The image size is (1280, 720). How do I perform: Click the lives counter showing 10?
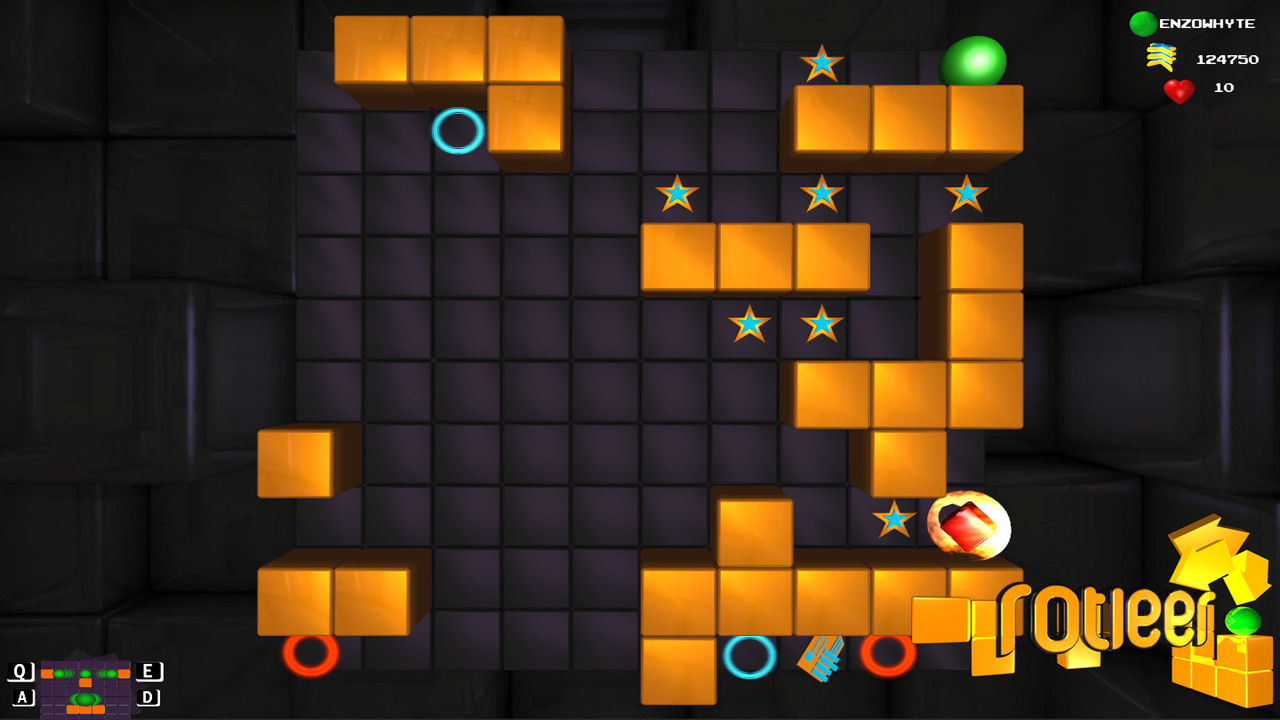[1225, 88]
